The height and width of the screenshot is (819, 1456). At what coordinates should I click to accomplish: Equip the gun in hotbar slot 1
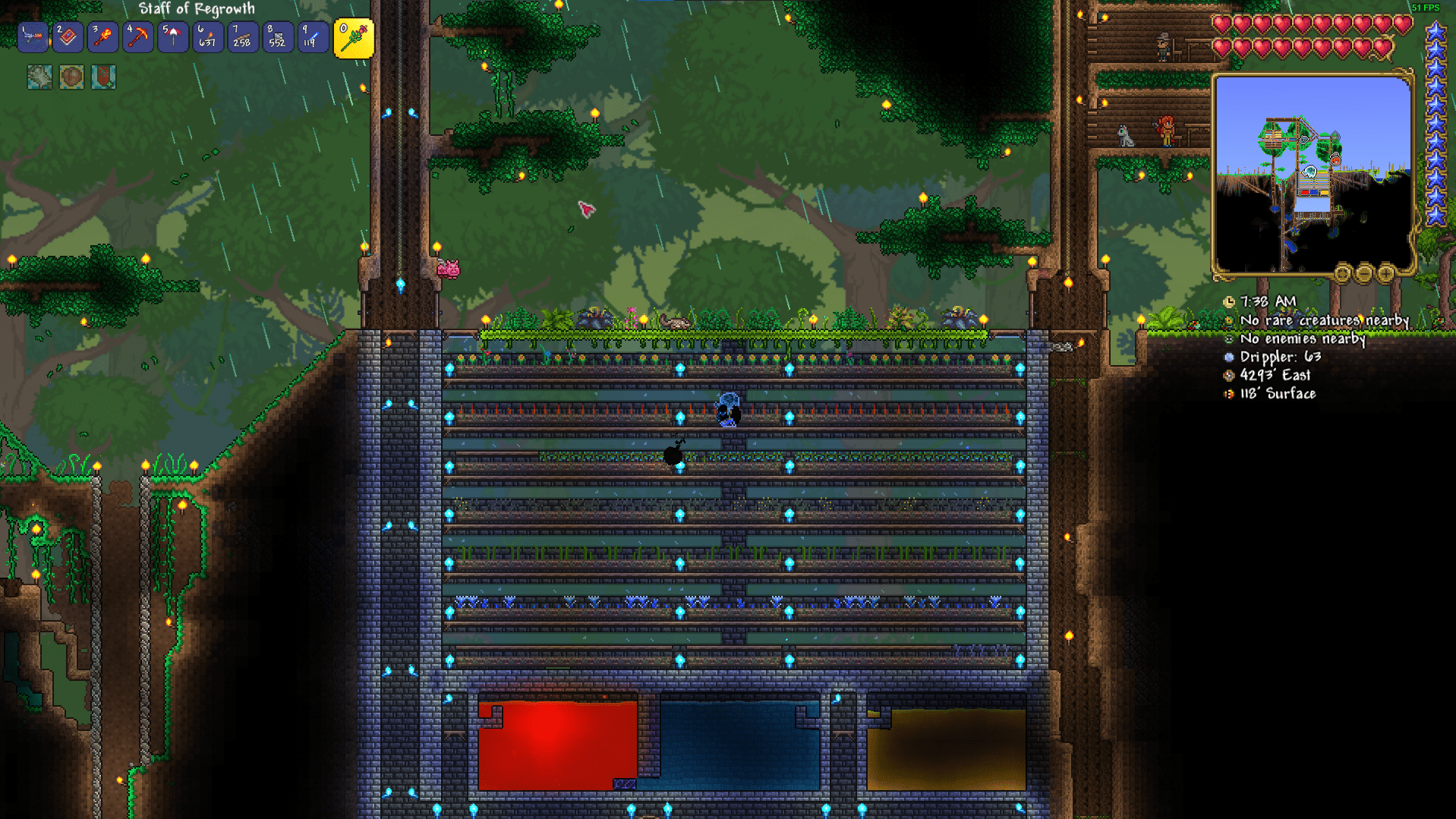coord(33,36)
